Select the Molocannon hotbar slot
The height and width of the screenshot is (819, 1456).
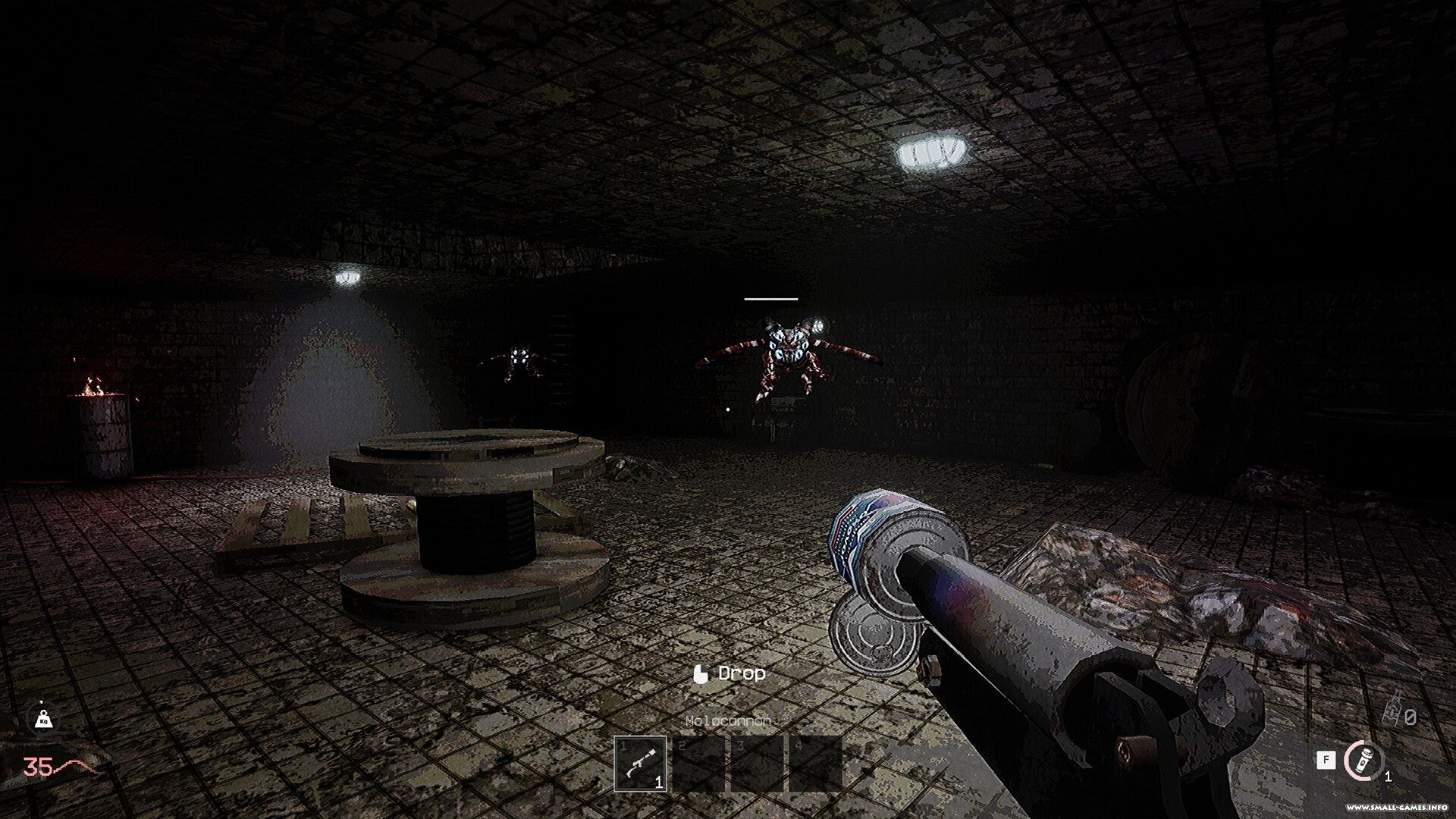point(640,764)
